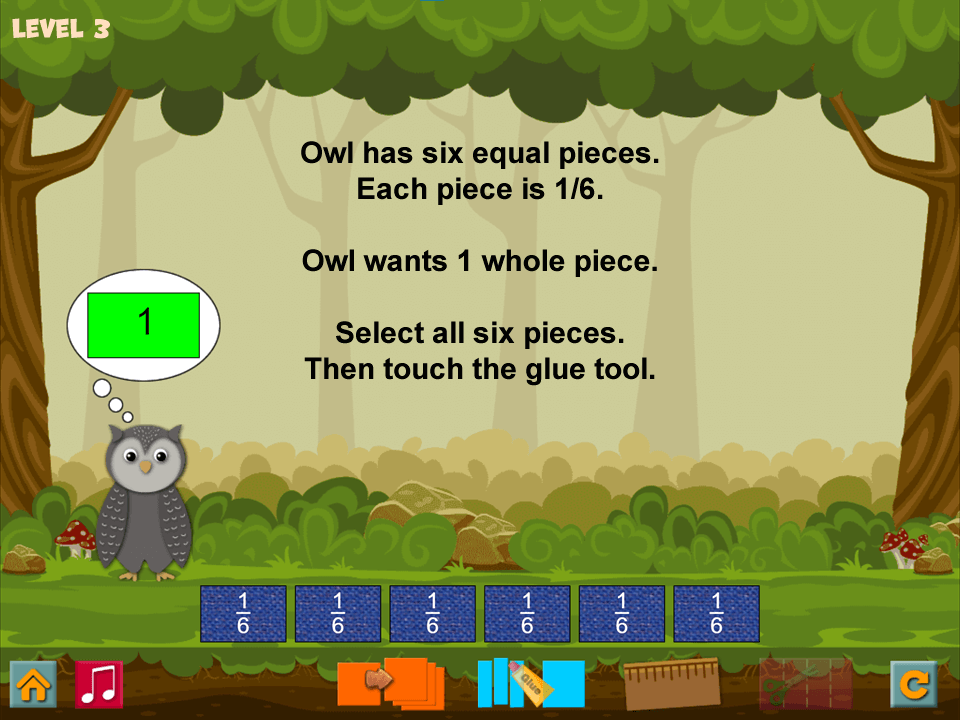Pick the faded scissors tool
This screenshot has width=960, height=720.
805,682
